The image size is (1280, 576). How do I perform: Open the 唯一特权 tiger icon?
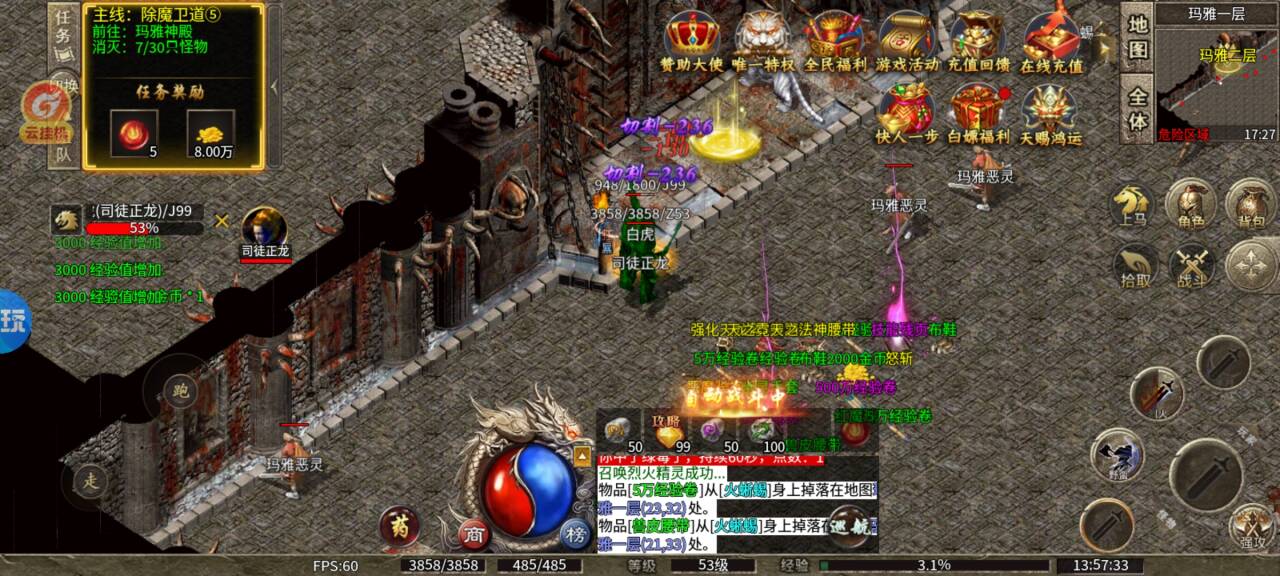tap(762, 40)
